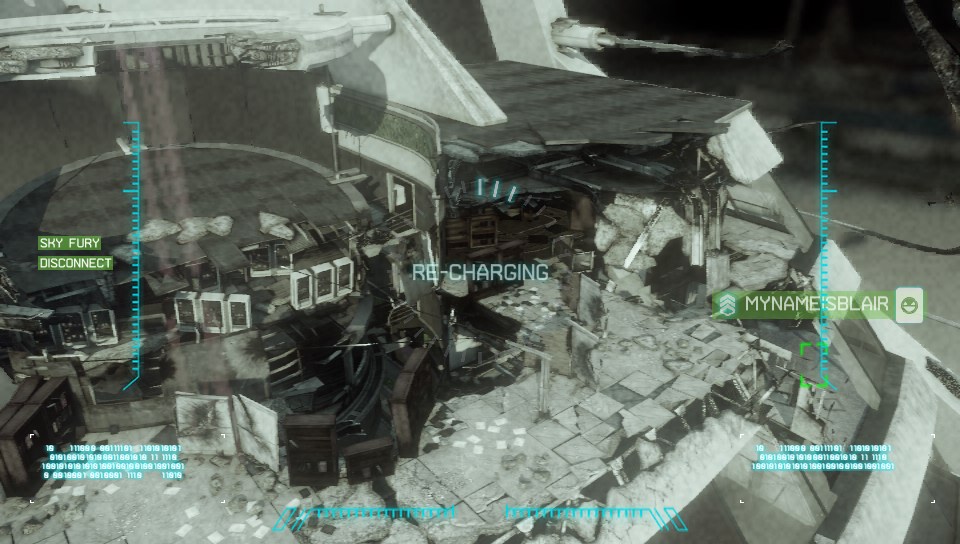
Task: Tap the Disconnect button
Action: 75,263
